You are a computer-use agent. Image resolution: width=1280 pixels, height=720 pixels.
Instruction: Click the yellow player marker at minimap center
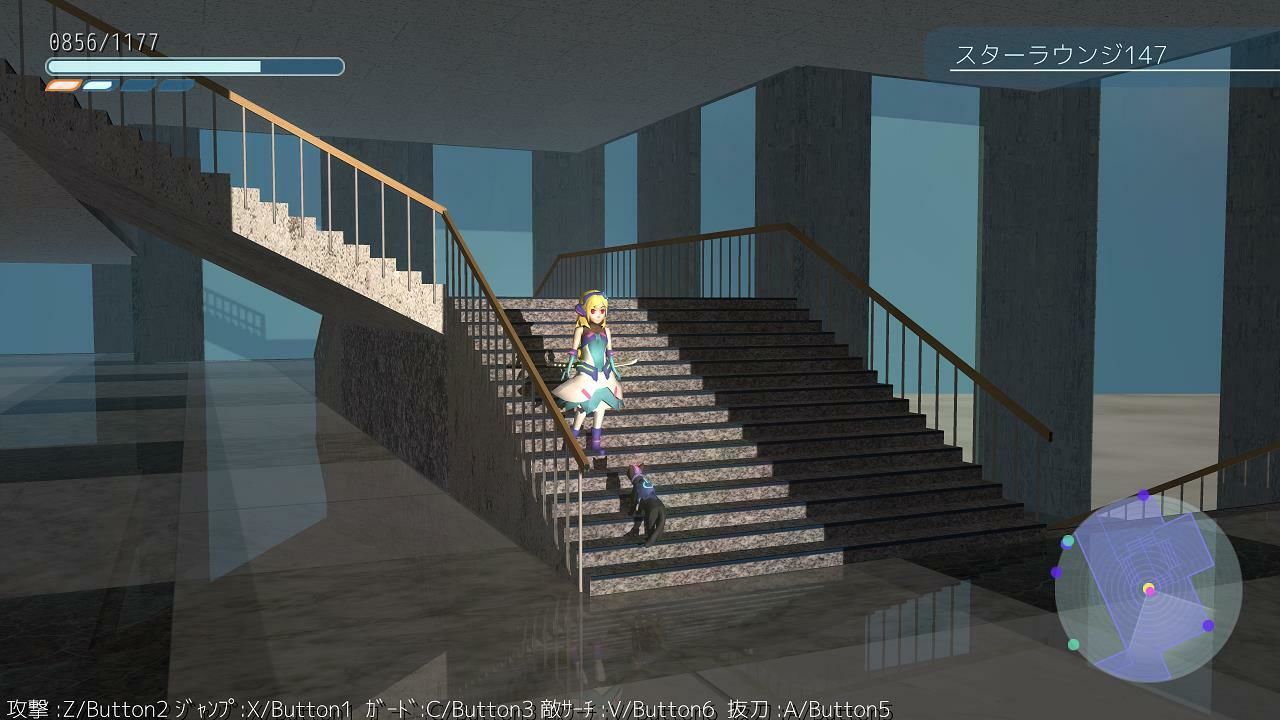1147,587
